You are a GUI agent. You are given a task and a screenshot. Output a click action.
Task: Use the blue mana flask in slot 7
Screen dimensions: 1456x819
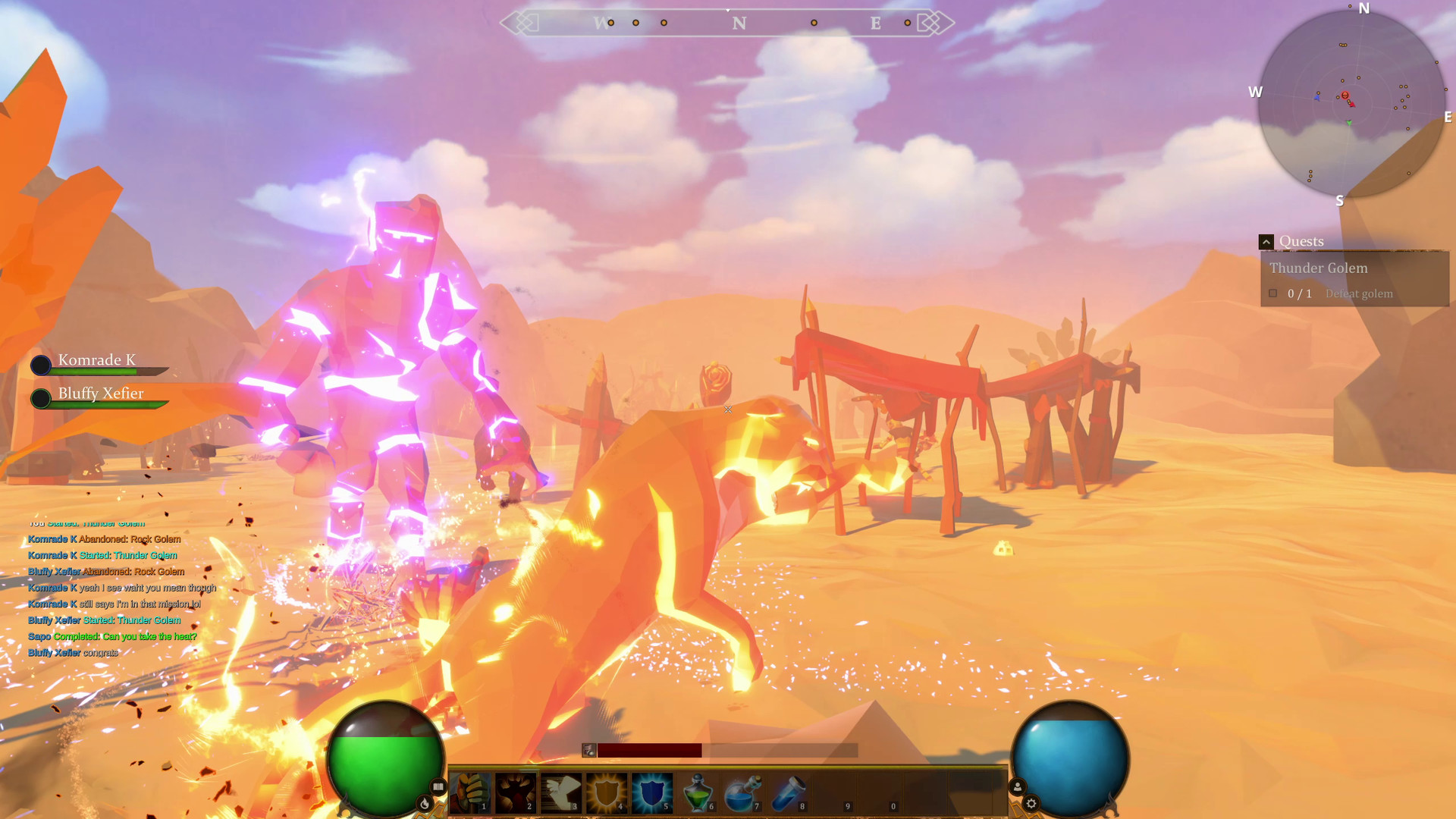(741, 791)
